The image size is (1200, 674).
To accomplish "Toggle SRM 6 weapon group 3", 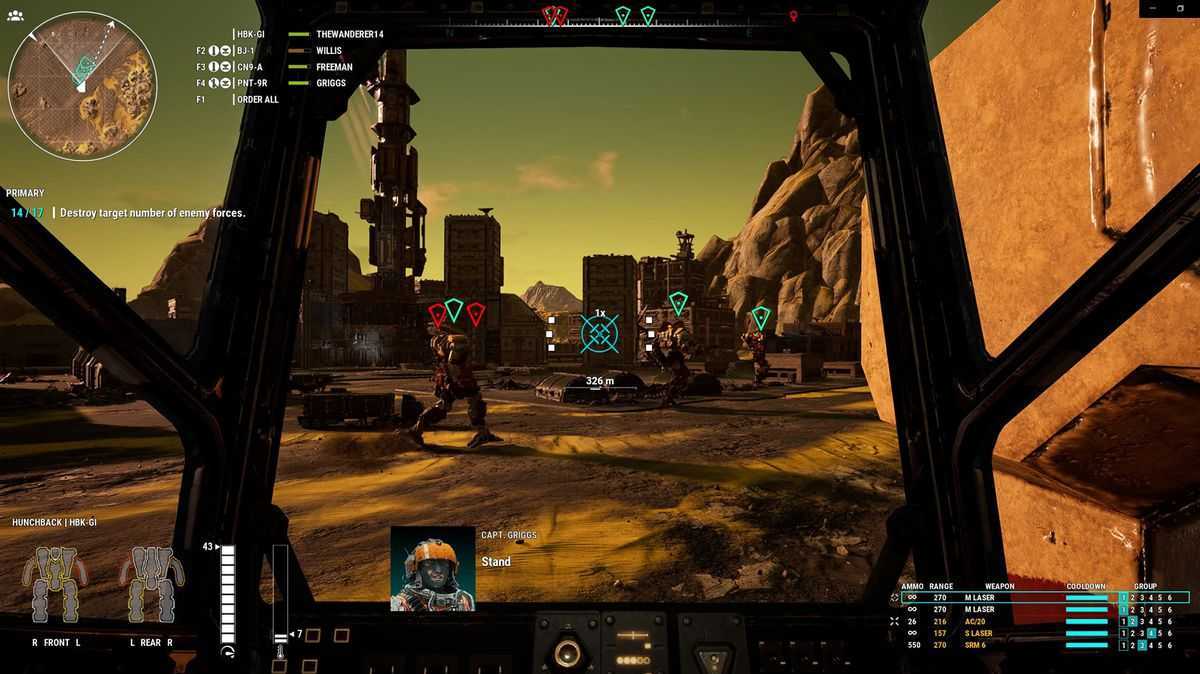I will click(1143, 645).
